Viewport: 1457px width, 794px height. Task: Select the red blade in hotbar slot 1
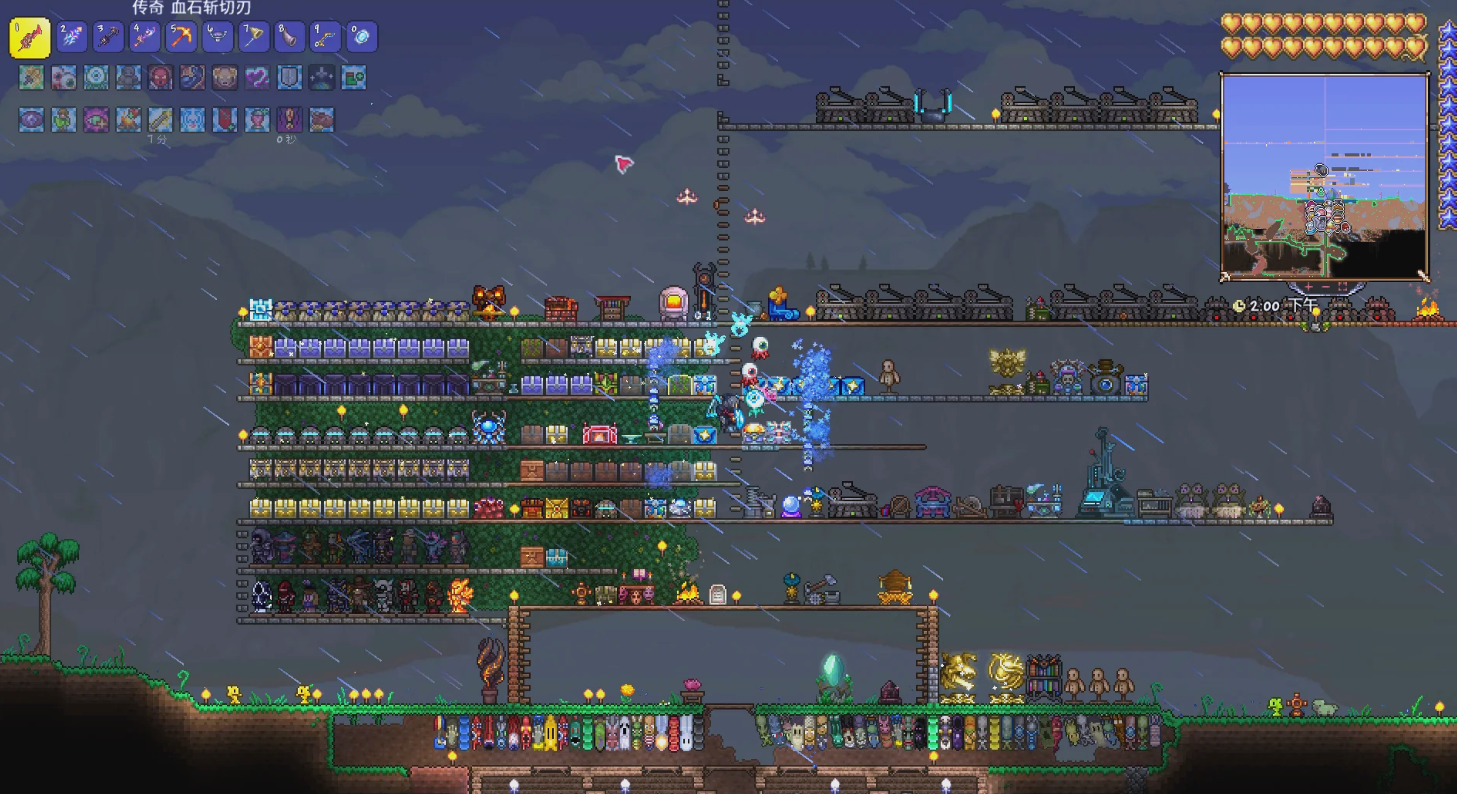(x=29, y=38)
